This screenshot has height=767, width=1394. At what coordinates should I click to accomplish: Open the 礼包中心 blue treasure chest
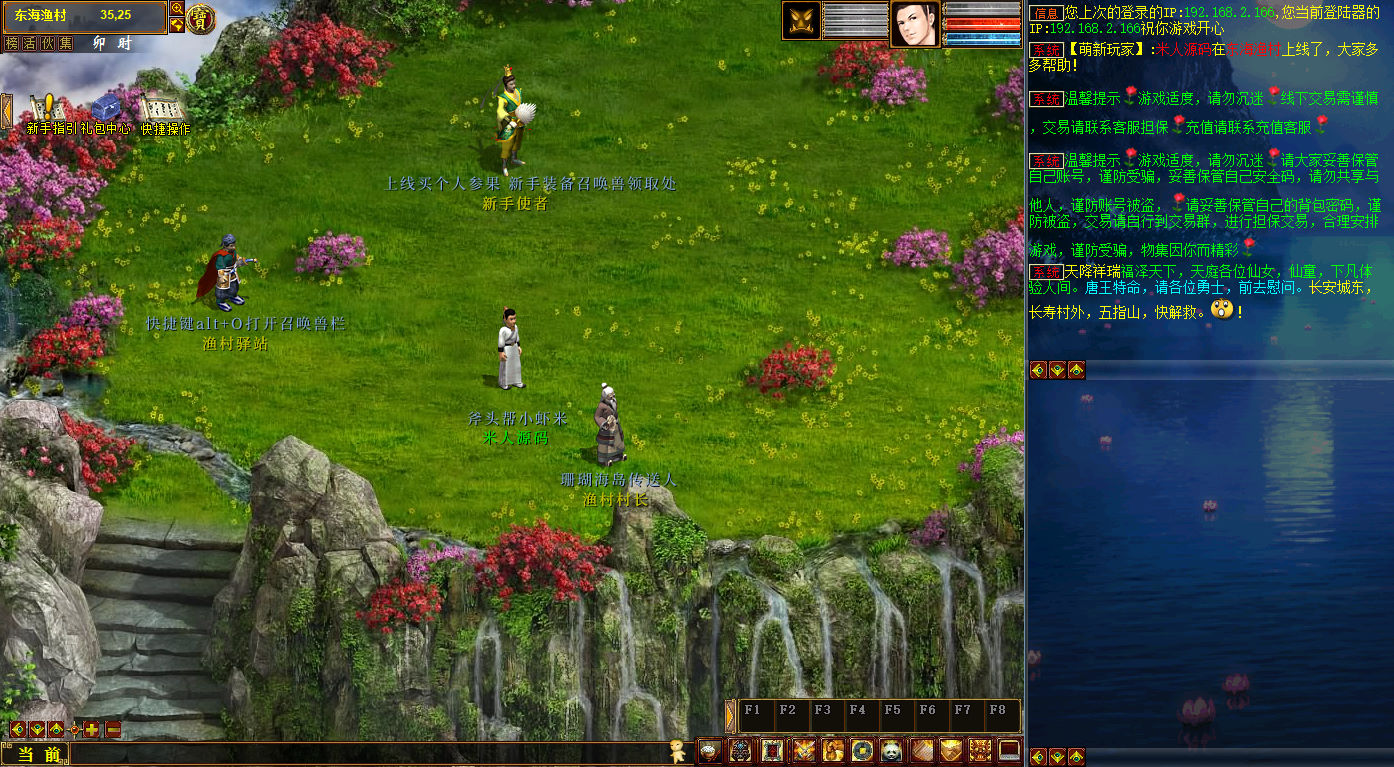pyautogui.click(x=105, y=108)
